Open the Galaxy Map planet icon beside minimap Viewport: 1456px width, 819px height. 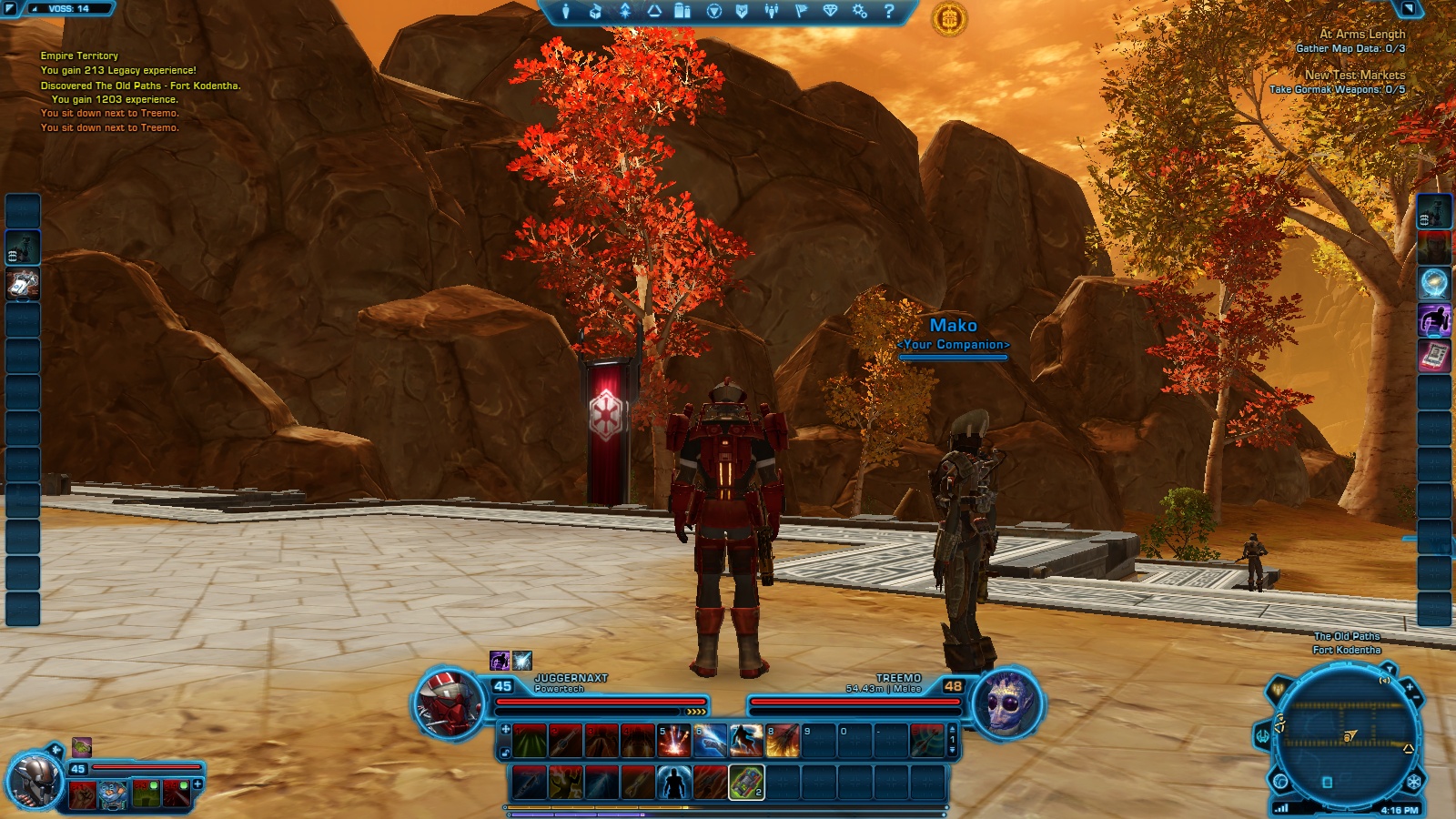click(x=1279, y=780)
